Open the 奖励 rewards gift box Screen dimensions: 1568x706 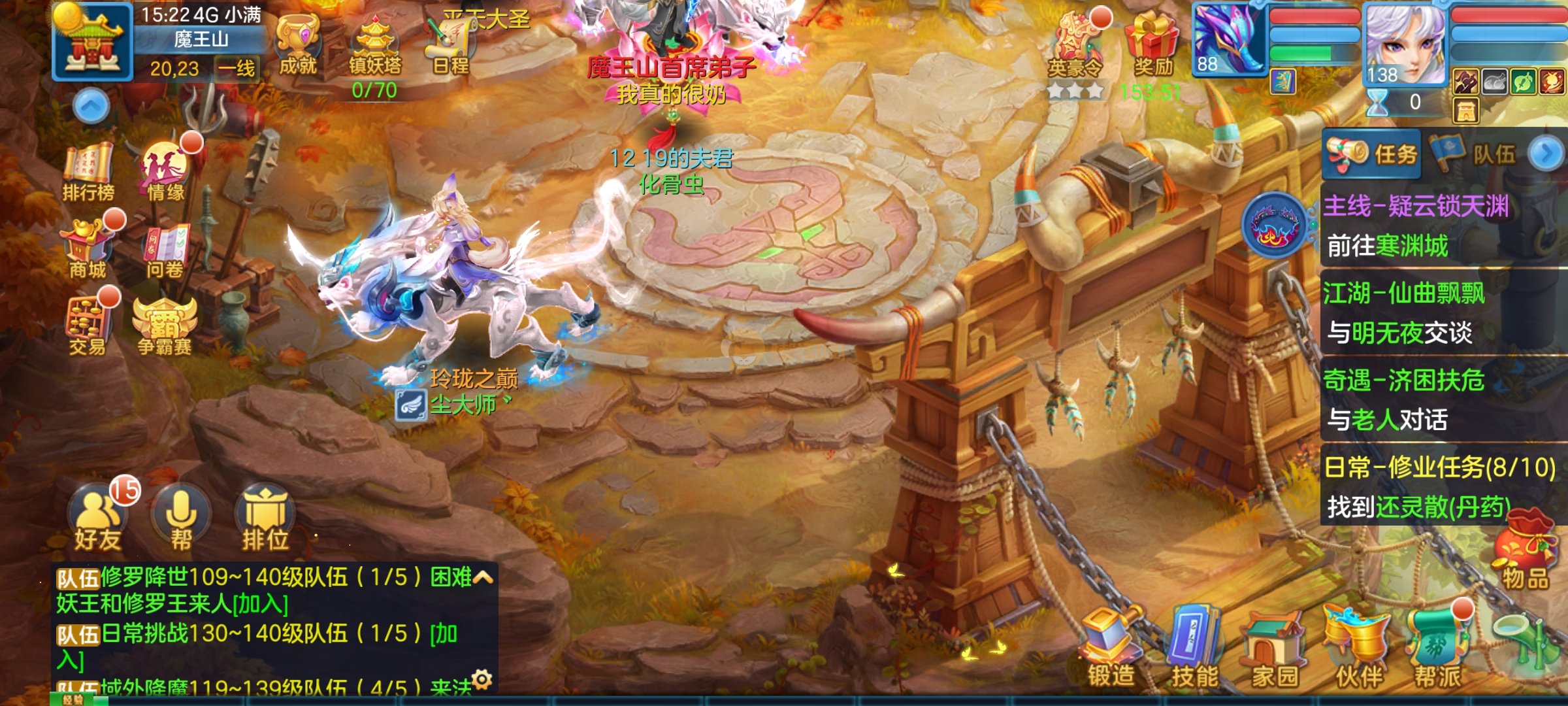pos(1152,44)
